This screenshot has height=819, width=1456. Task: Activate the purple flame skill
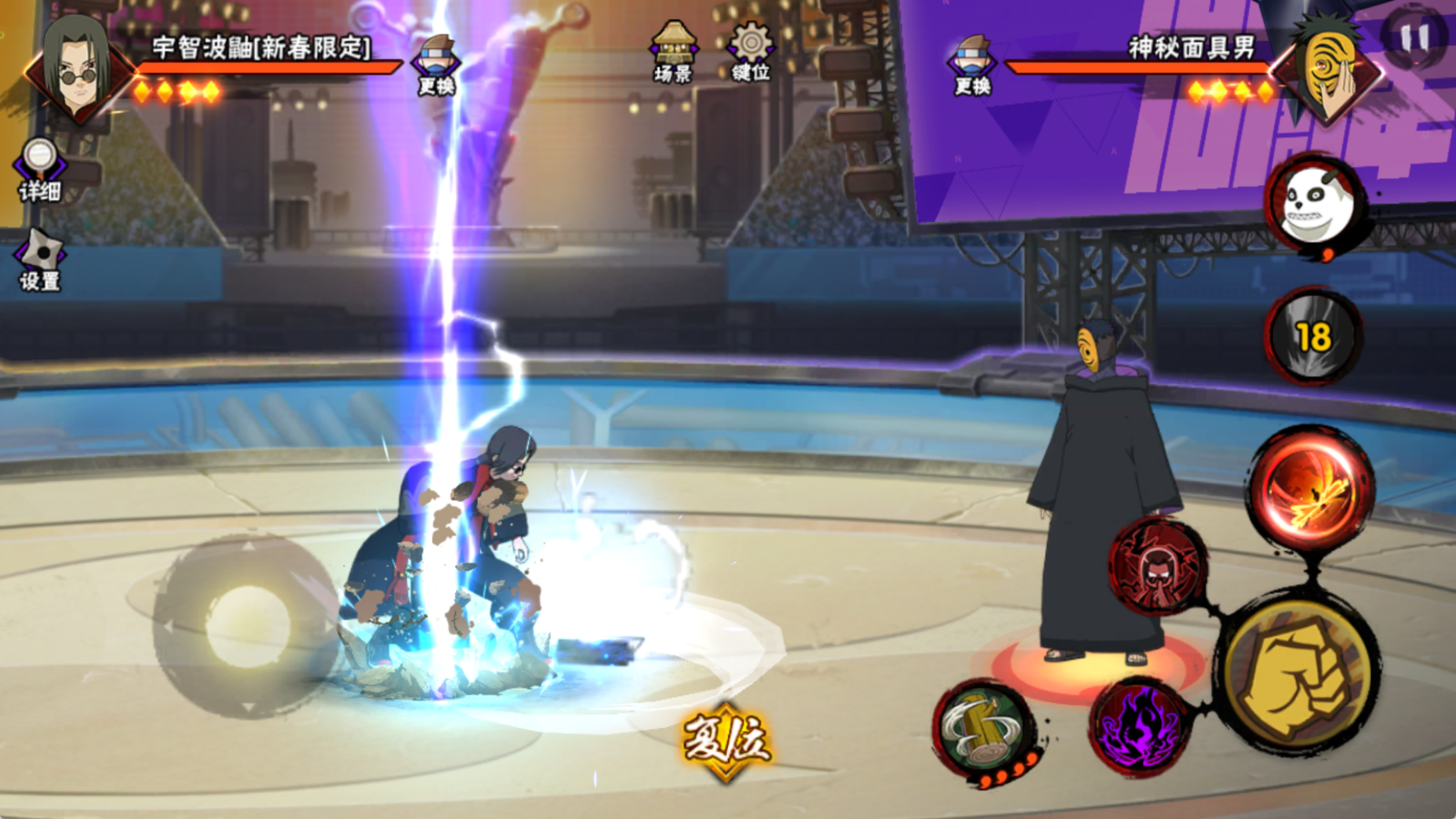pos(1141,727)
